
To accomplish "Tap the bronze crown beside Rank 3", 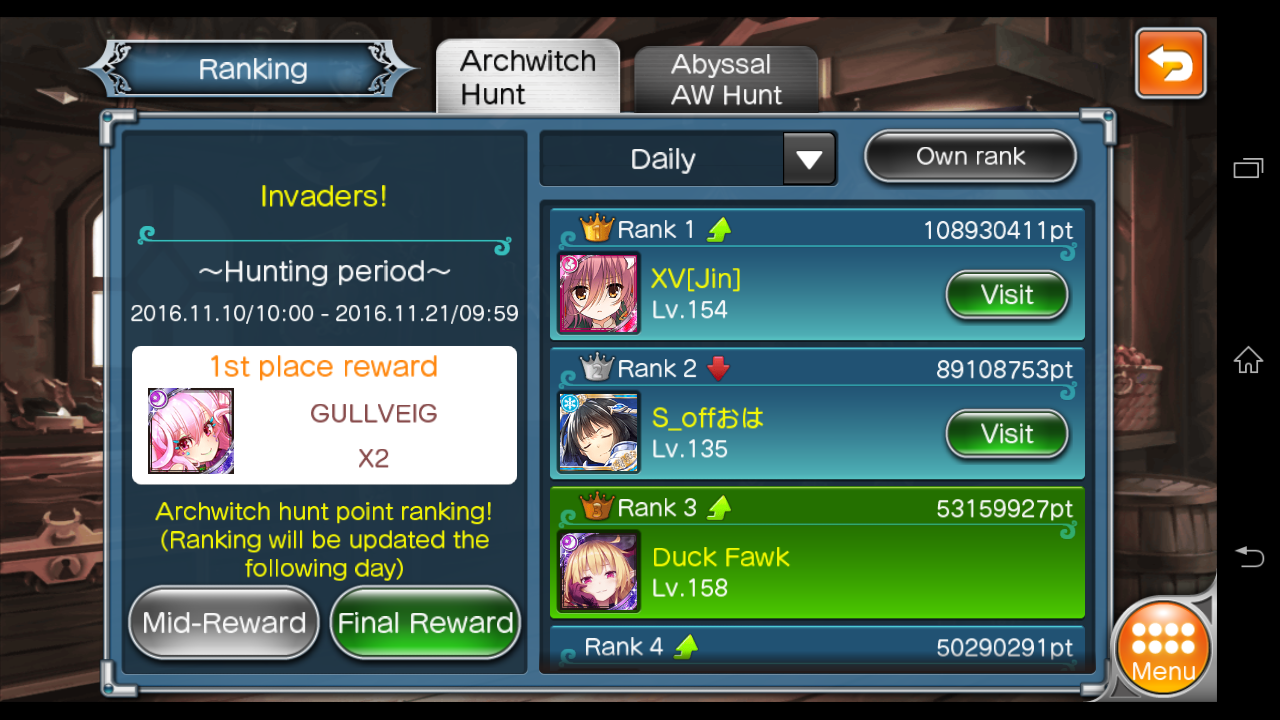I will (595, 507).
